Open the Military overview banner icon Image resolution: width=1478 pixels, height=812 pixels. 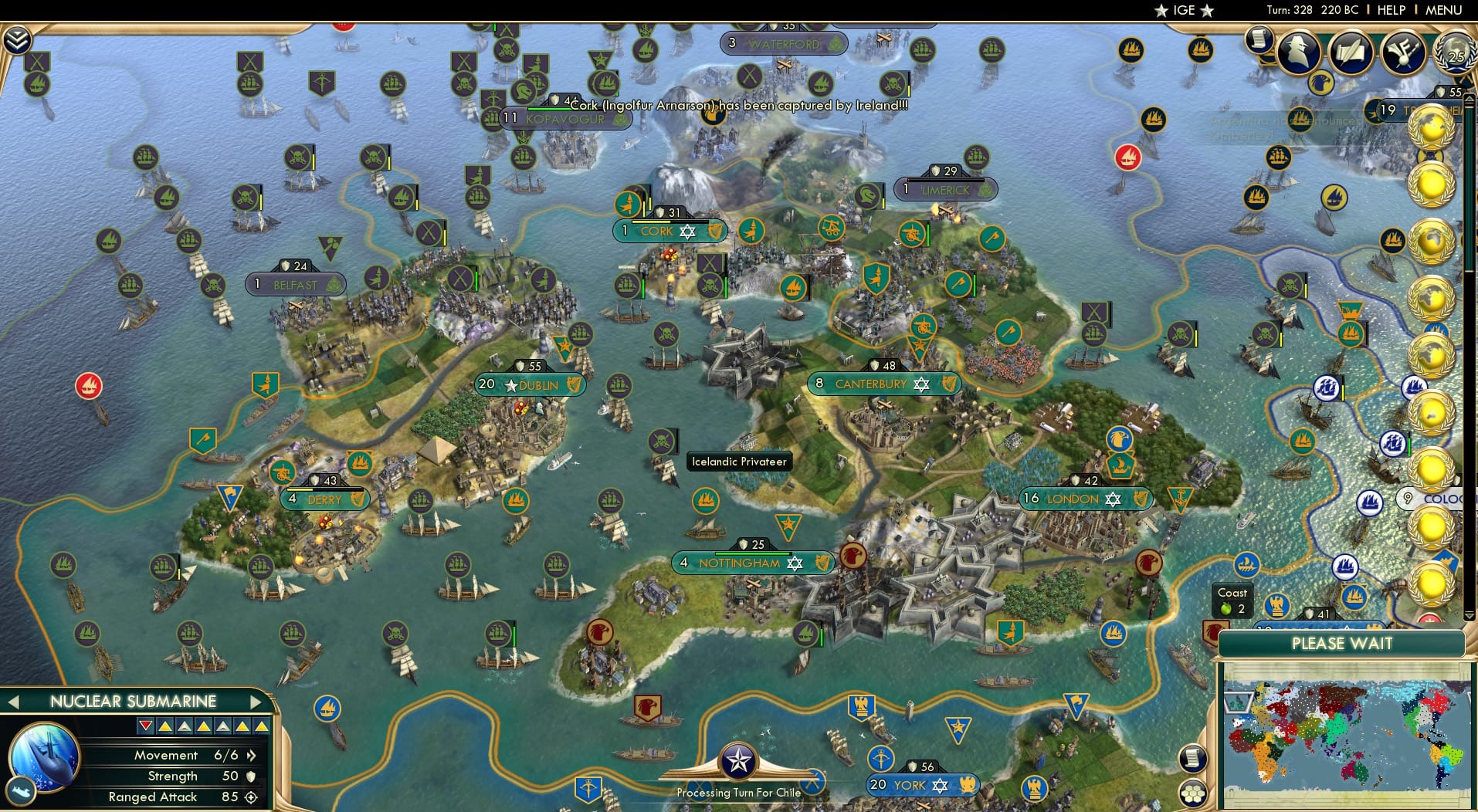[x=1403, y=52]
